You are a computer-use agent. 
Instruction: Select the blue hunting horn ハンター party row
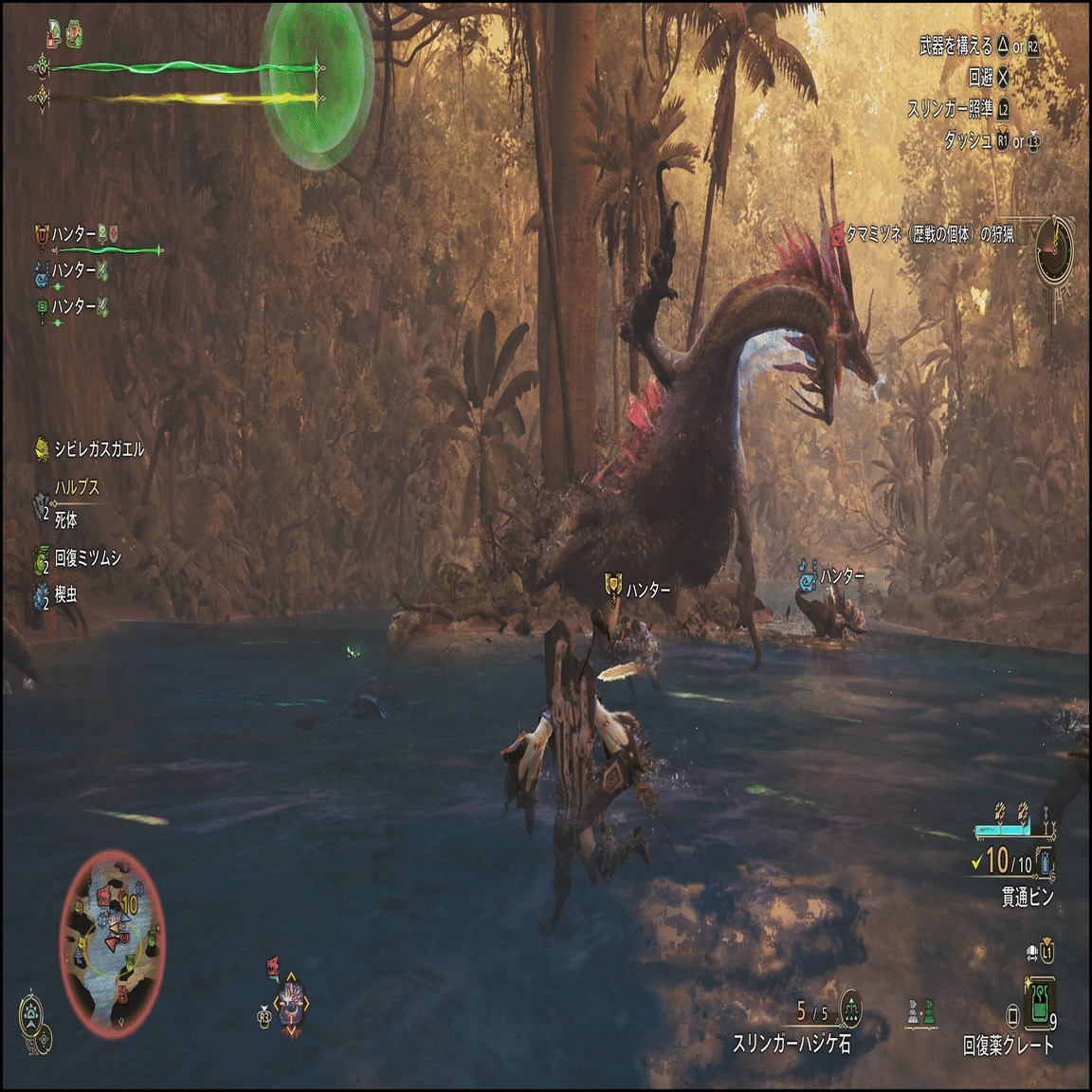[x=72, y=271]
